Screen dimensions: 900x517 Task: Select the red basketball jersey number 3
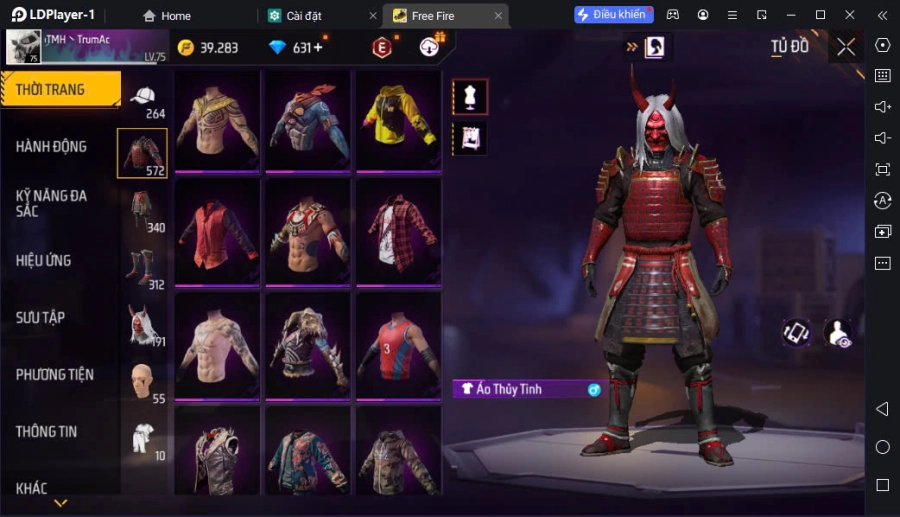point(398,347)
